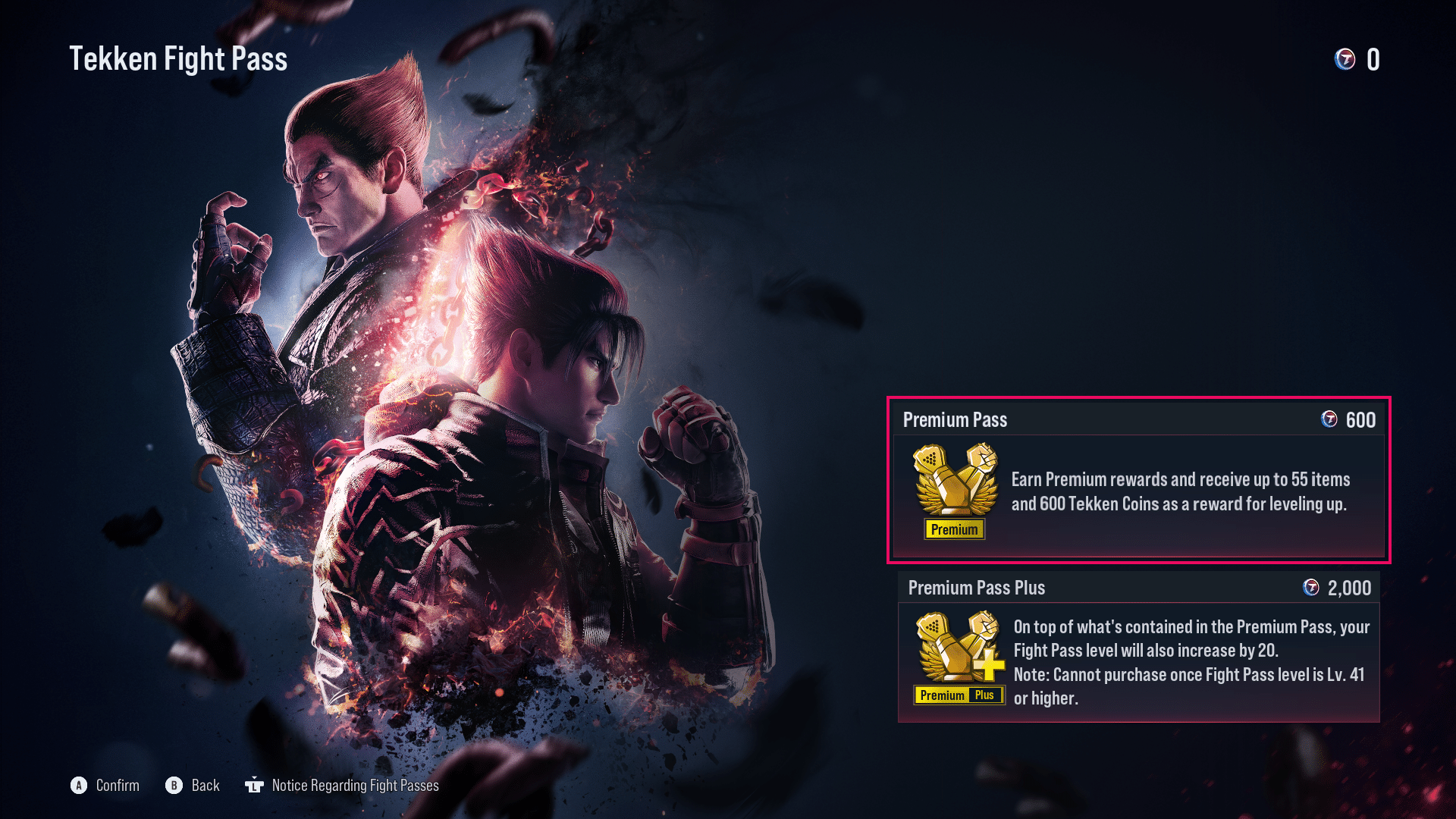Click the B Back button icon
This screenshot has height=819, width=1456.
tap(174, 786)
